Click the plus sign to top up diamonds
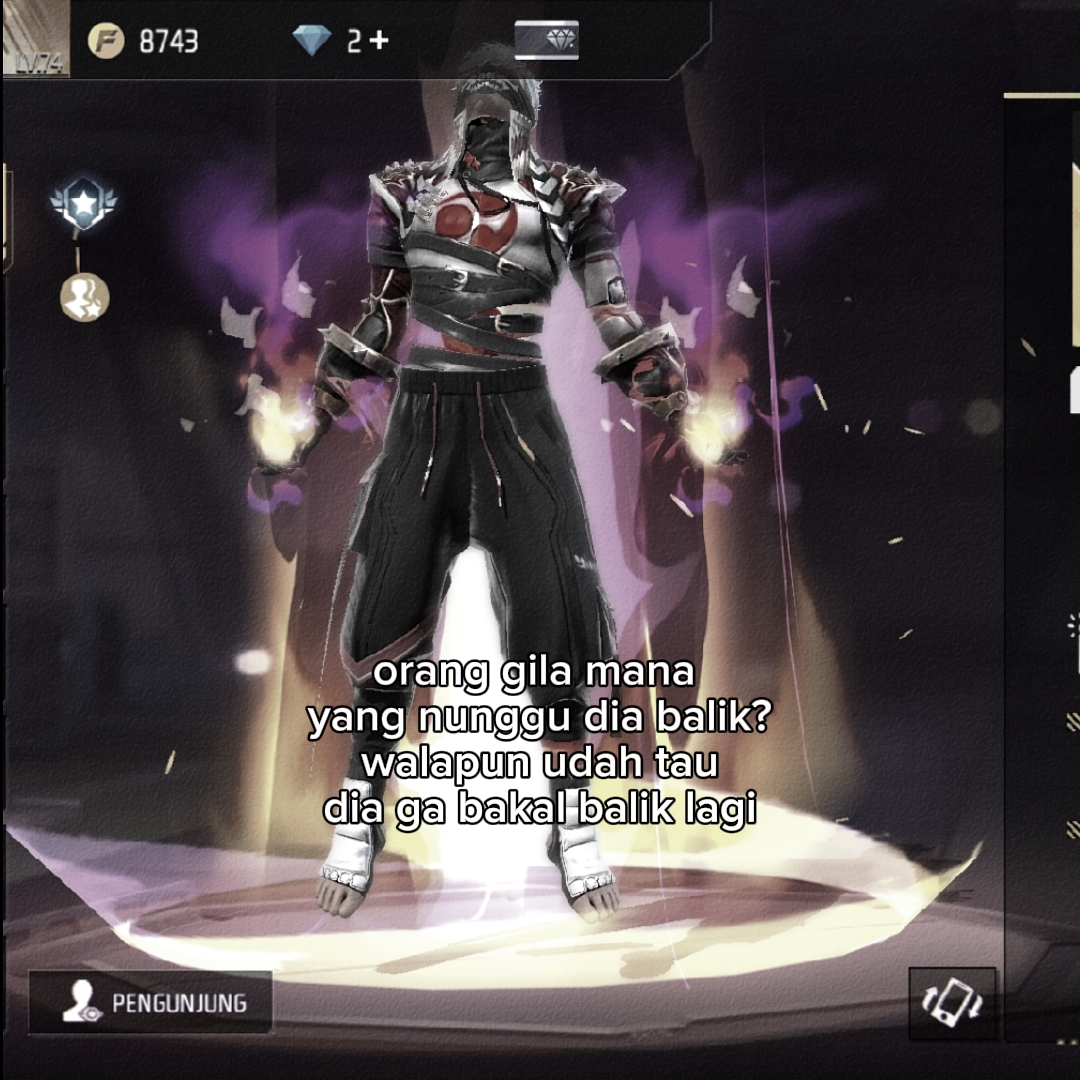The width and height of the screenshot is (1080, 1080). pyautogui.click(x=379, y=41)
